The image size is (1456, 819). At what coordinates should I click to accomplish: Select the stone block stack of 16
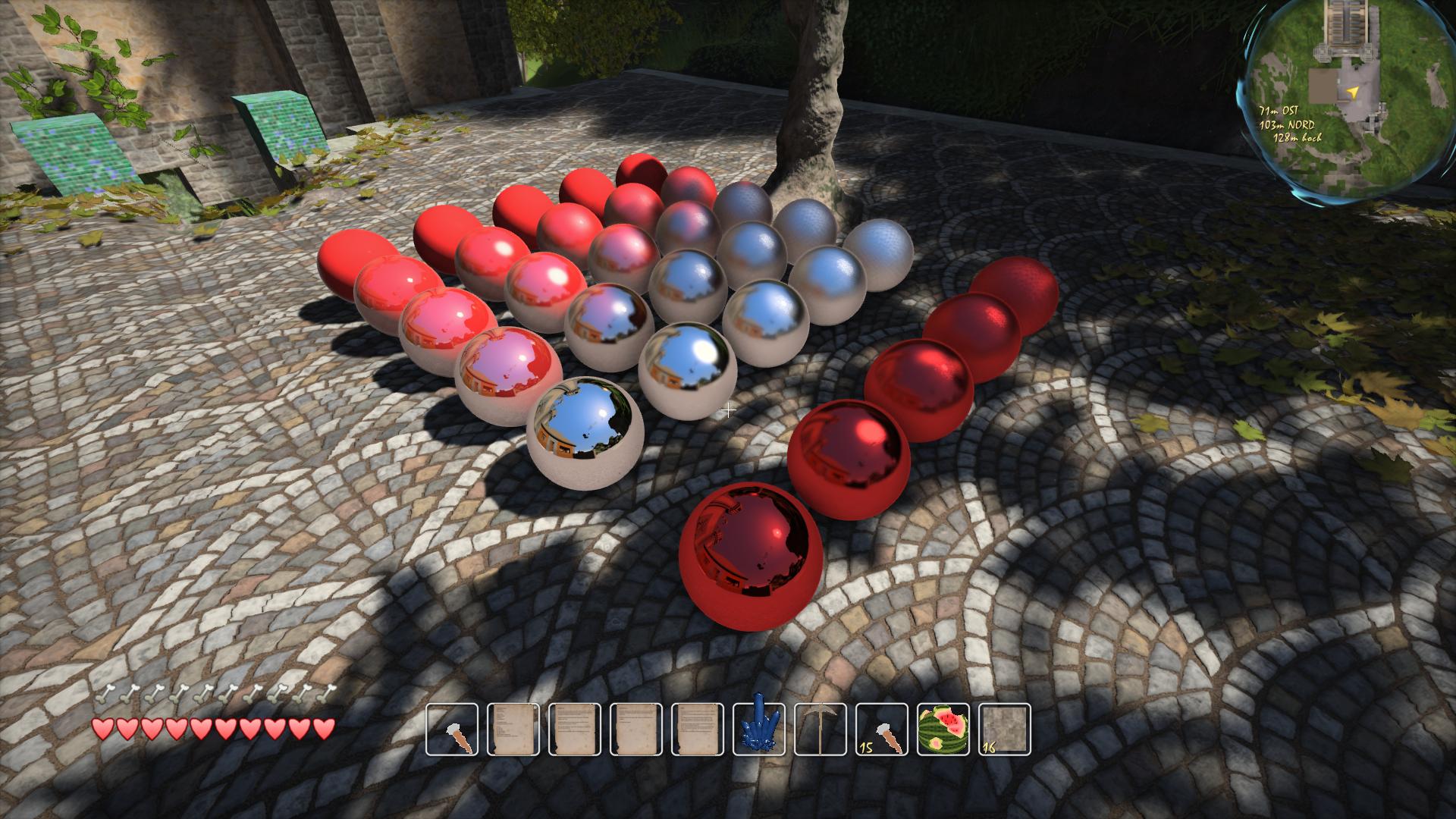click(1006, 730)
